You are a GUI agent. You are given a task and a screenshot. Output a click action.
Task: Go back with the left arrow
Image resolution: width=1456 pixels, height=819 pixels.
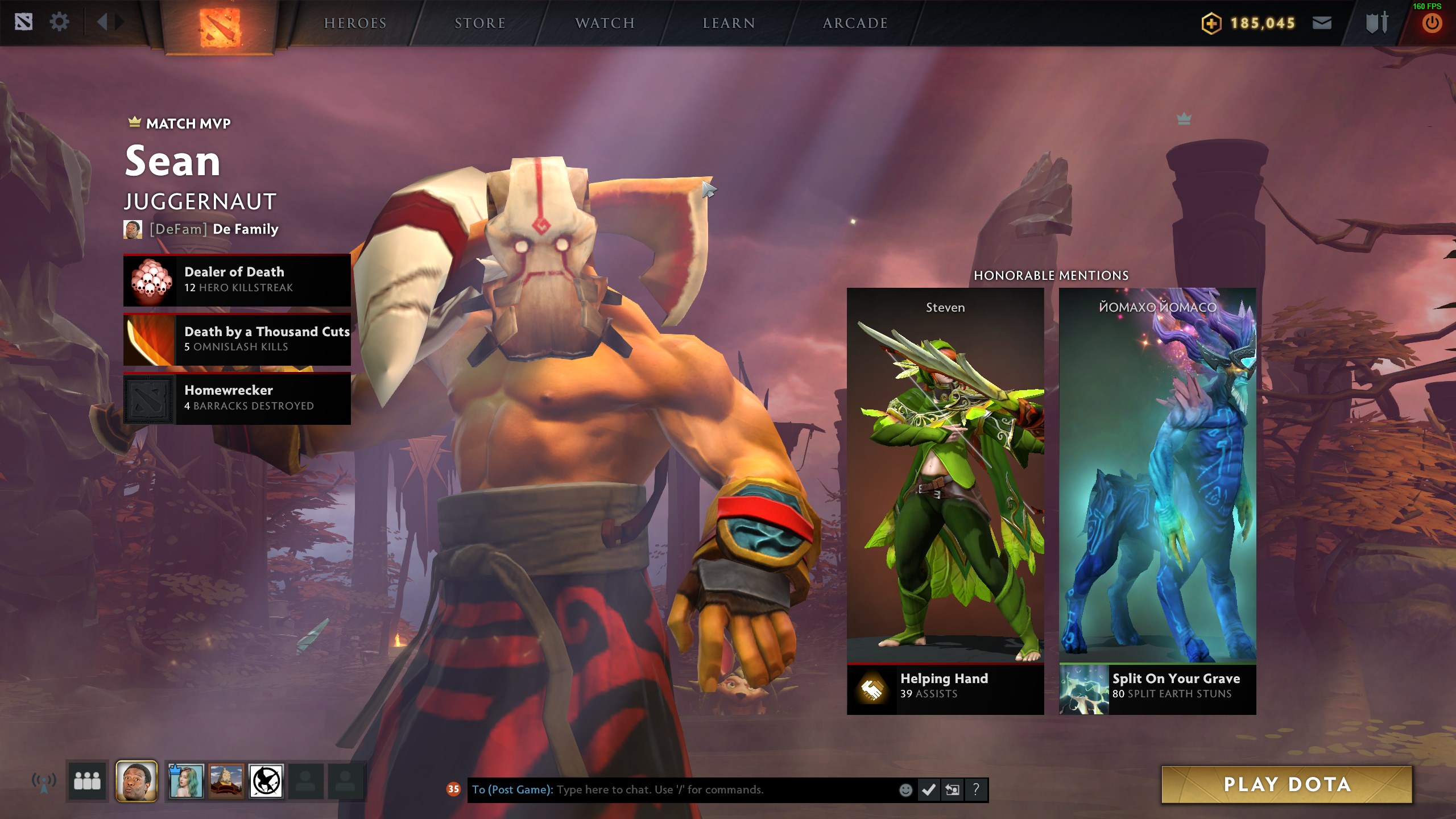point(102,23)
